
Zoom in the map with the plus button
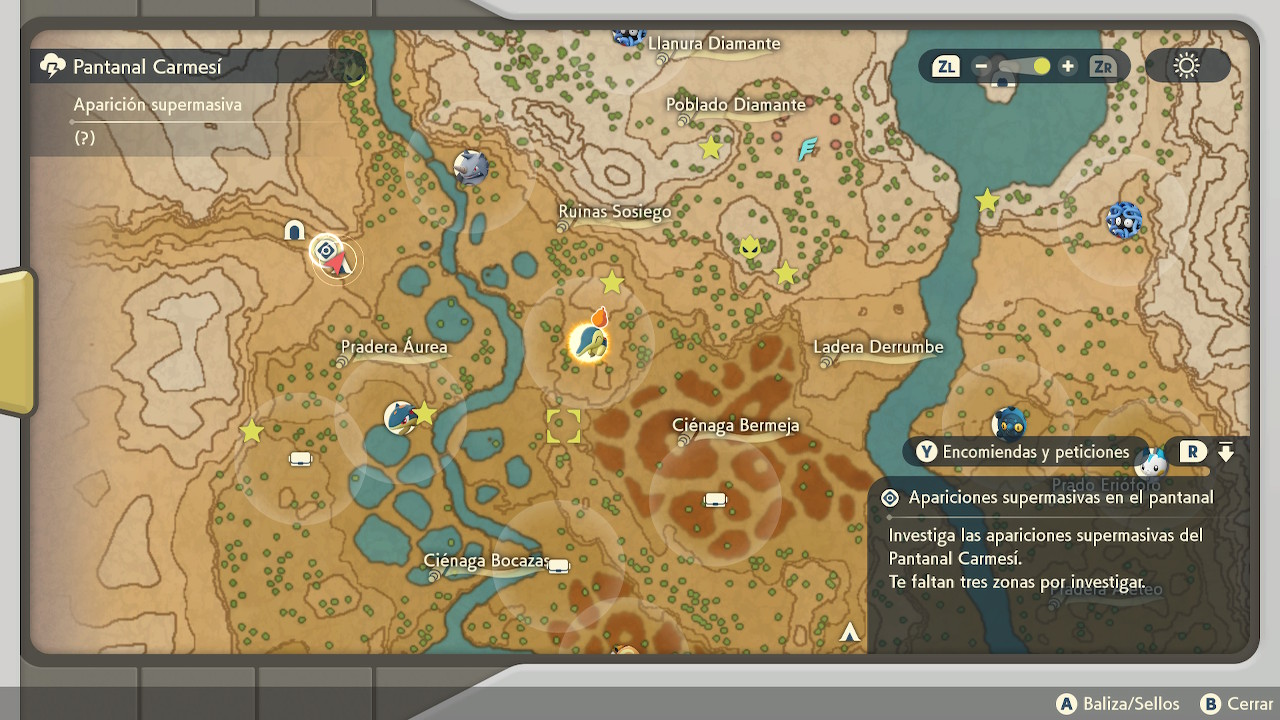[1068, 67]
